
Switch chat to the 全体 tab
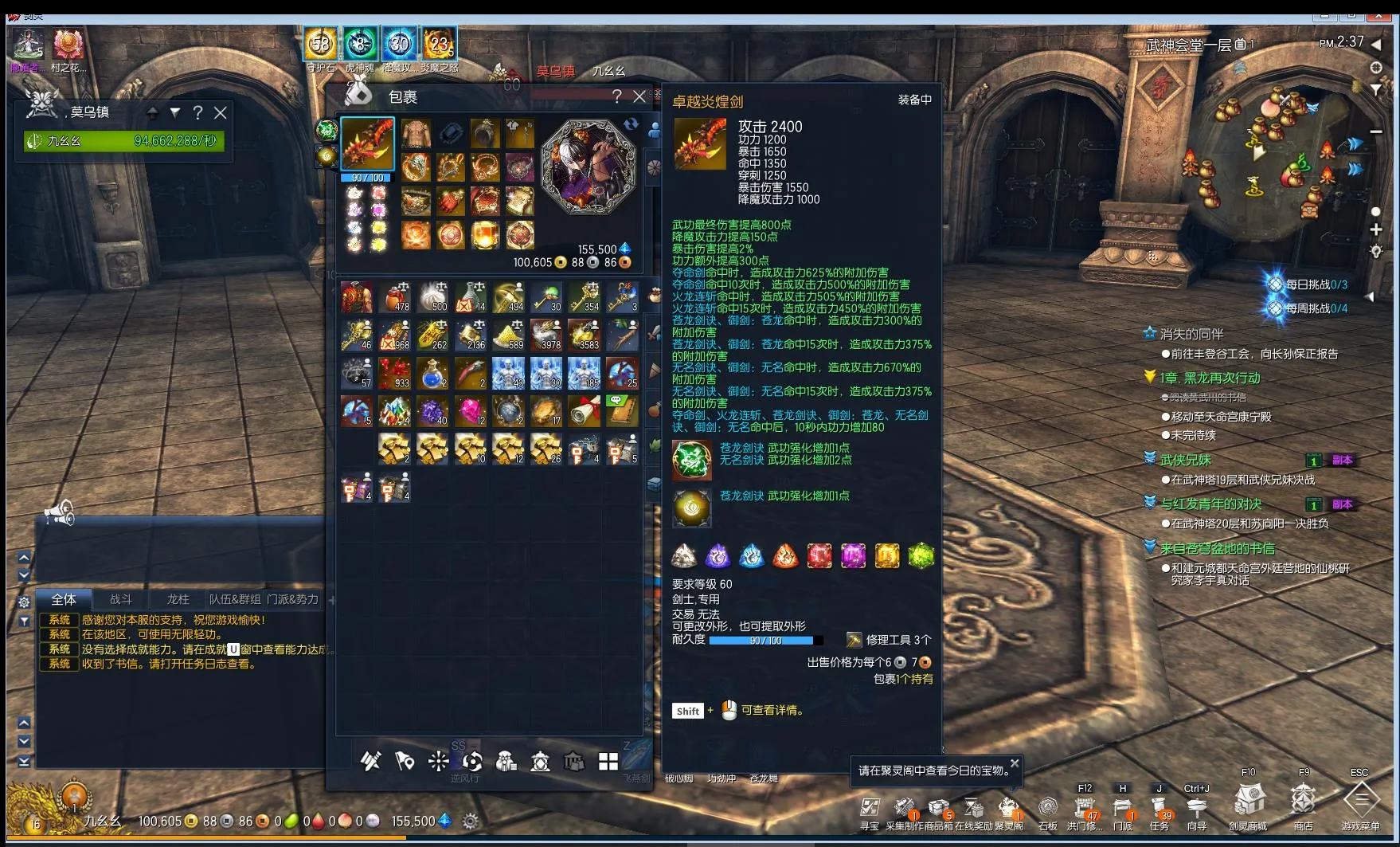64,599
